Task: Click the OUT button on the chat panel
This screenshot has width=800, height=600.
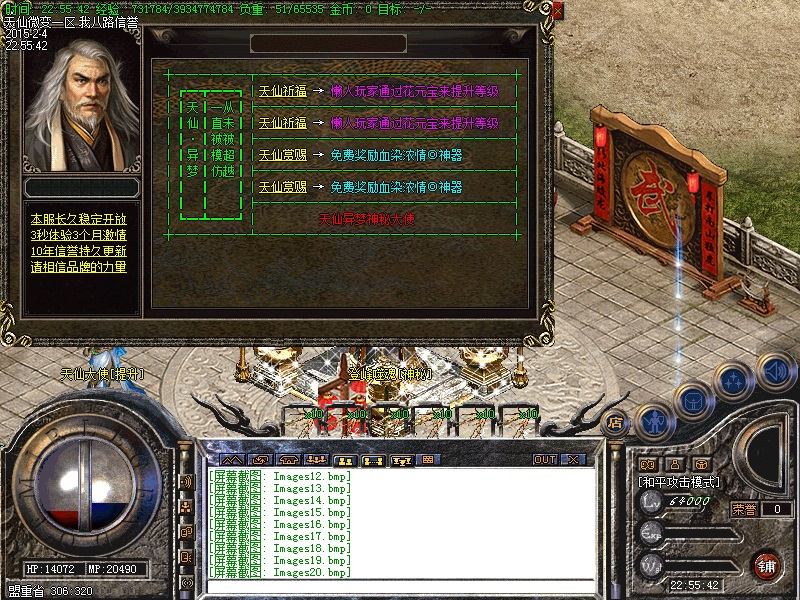Action: 544,460
